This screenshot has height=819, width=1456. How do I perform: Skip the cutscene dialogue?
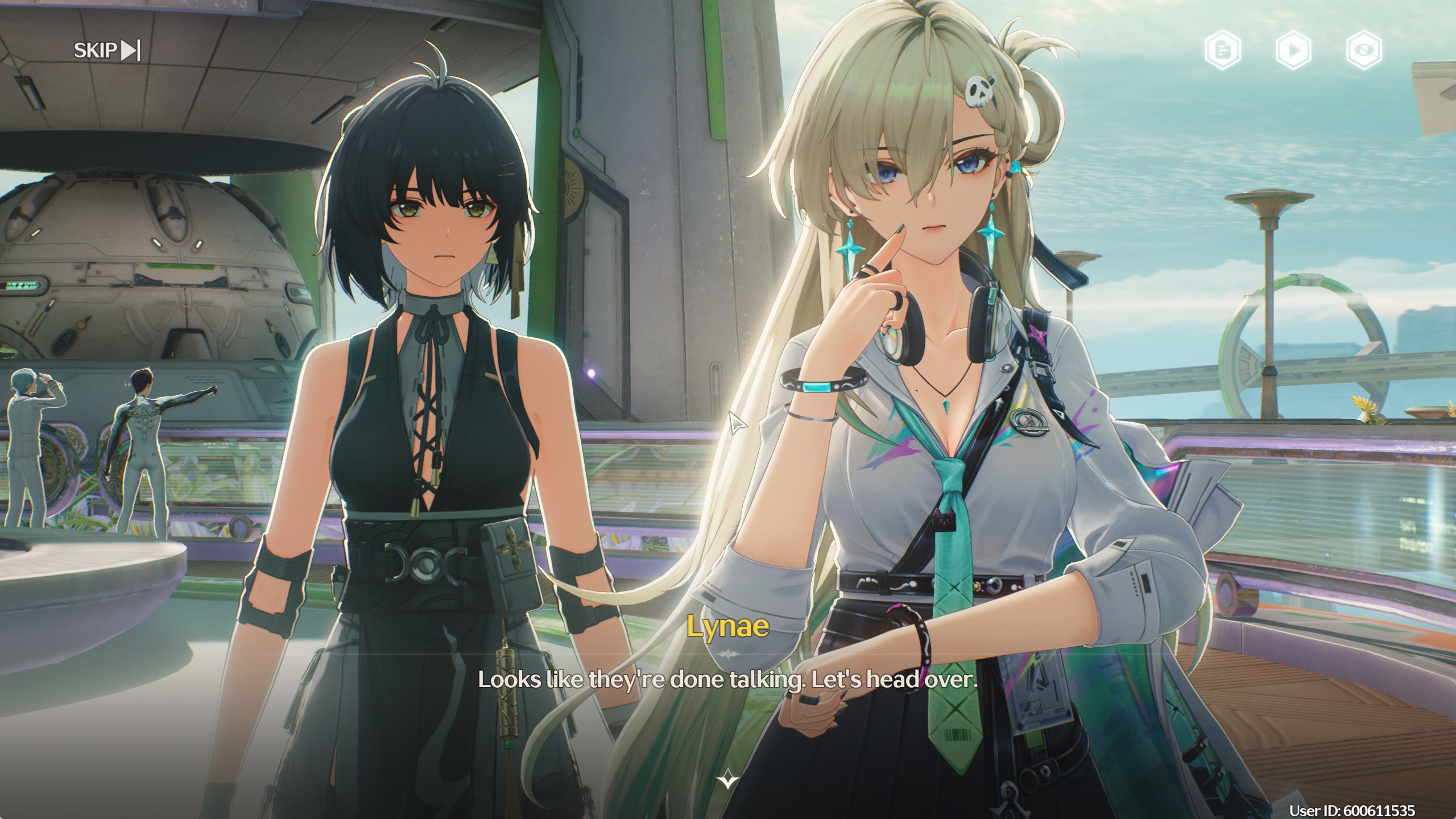click(x=107, y=51)
